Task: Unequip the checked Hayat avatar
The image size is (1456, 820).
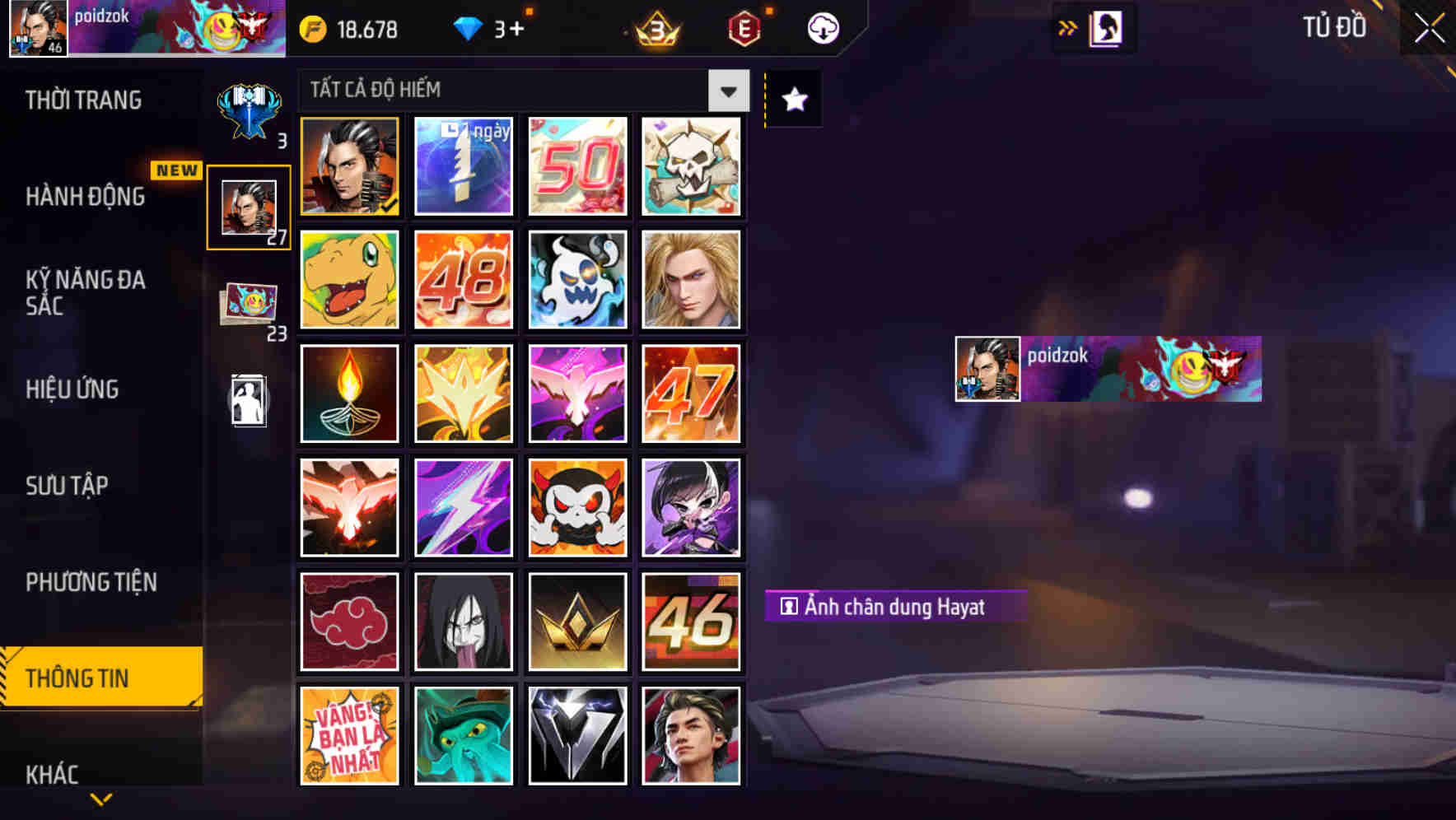Action: click(349, 165)
